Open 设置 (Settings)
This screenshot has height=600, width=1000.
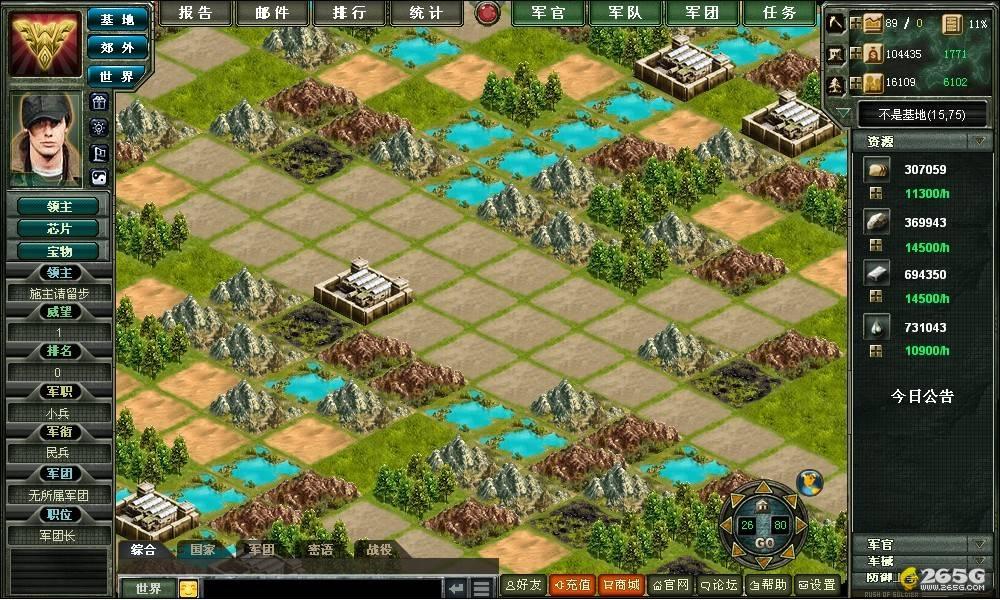(817, 585)
